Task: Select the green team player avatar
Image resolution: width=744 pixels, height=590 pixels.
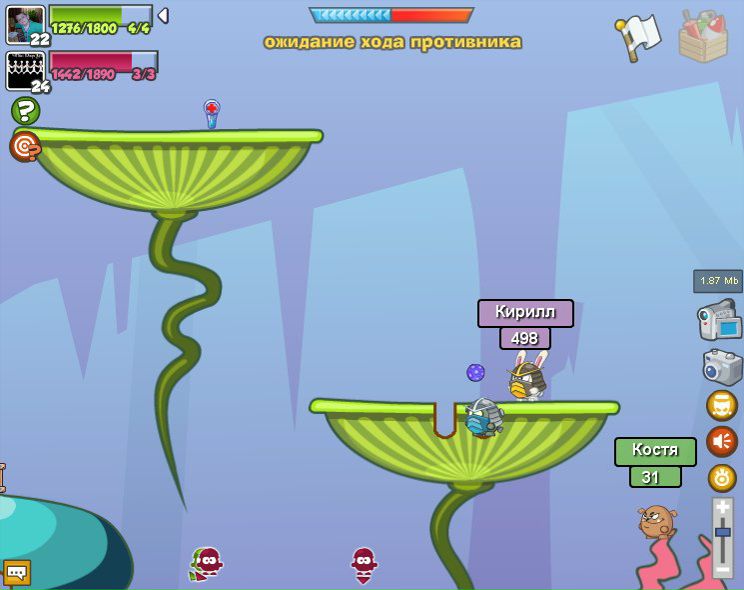Action: click(x=25, y=25)
